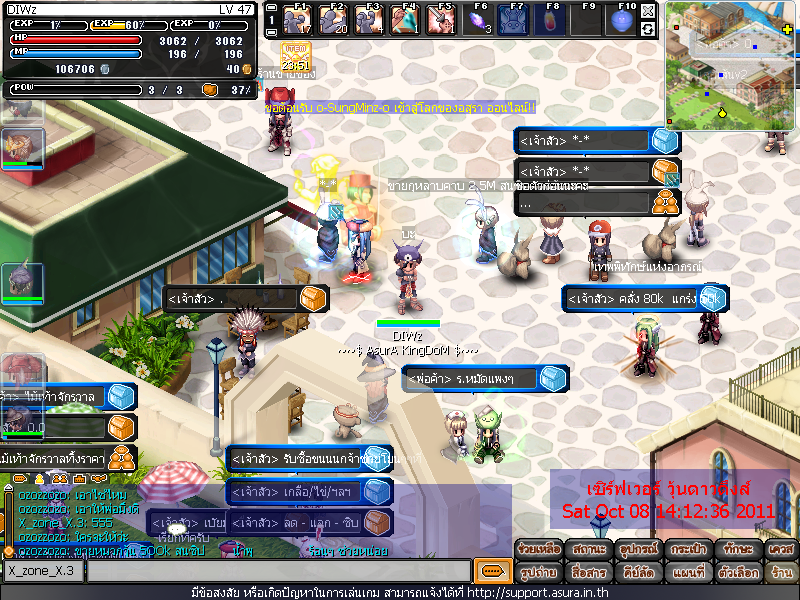
Task: Click the รูปถ่าย (Photo) button
Action: tap(538, 572)
